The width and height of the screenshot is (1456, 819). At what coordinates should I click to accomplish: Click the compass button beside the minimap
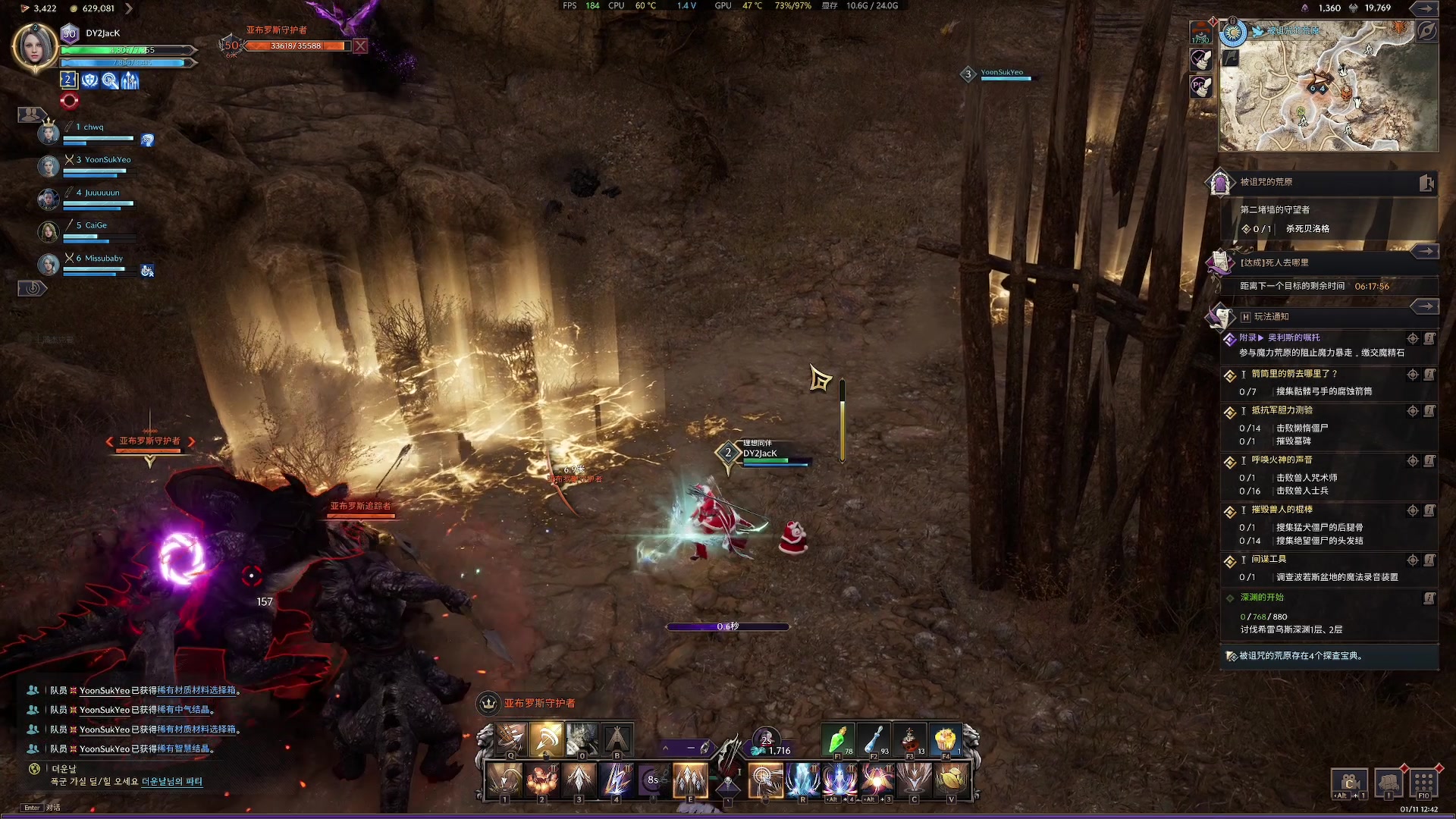(x=1426, y=31)
